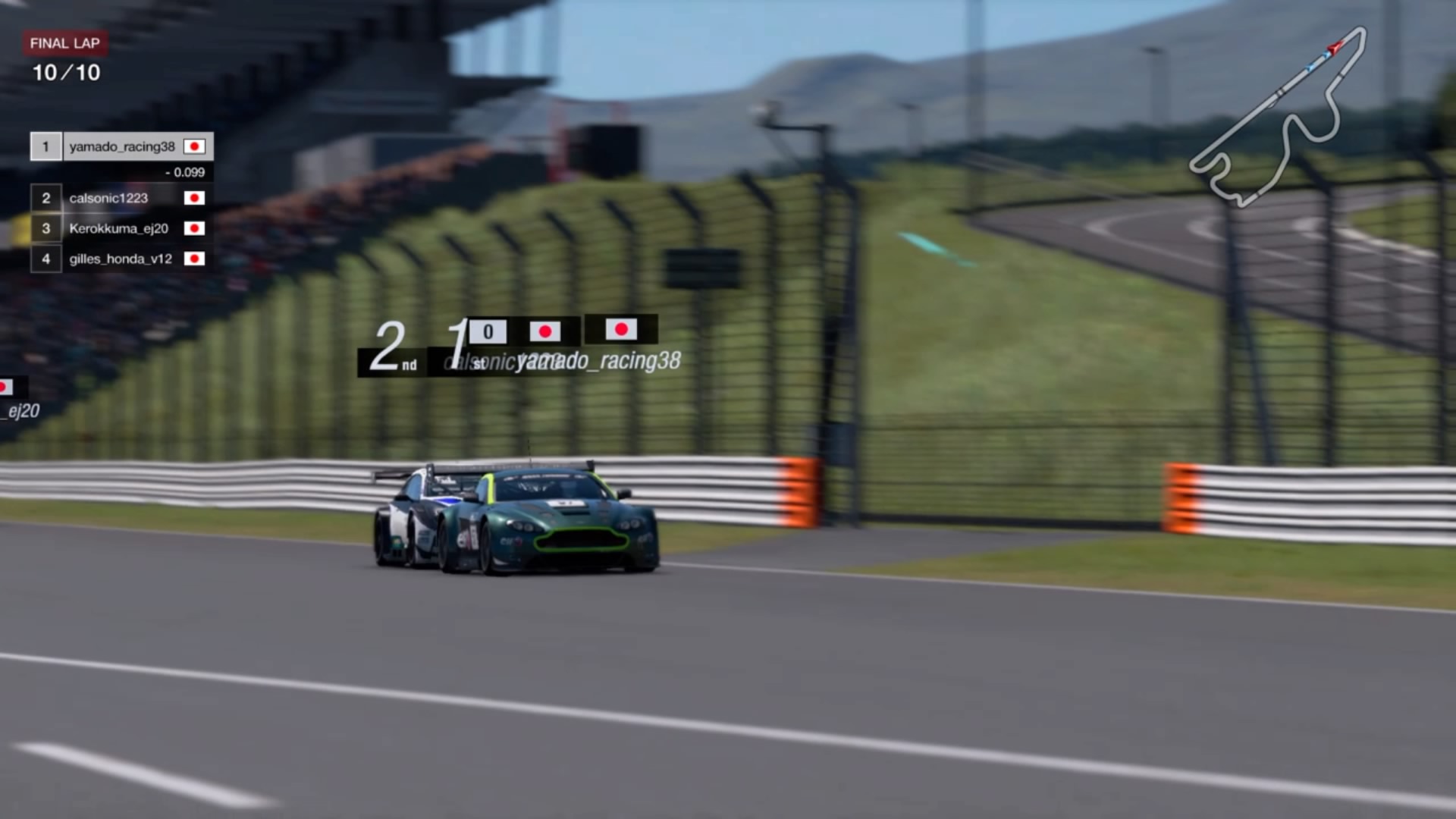This screenshot has height=819, width=1456.
Task: Click the track layout minimap
Action: [1279, 119]
